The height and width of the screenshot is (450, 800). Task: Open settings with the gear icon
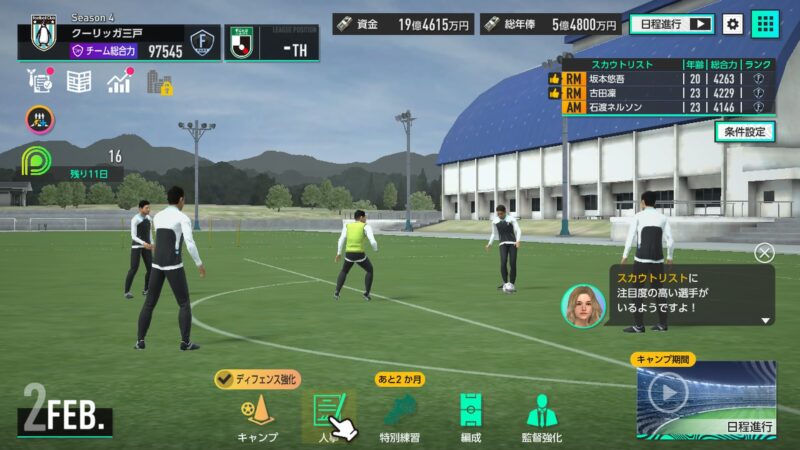coord(733,24)
